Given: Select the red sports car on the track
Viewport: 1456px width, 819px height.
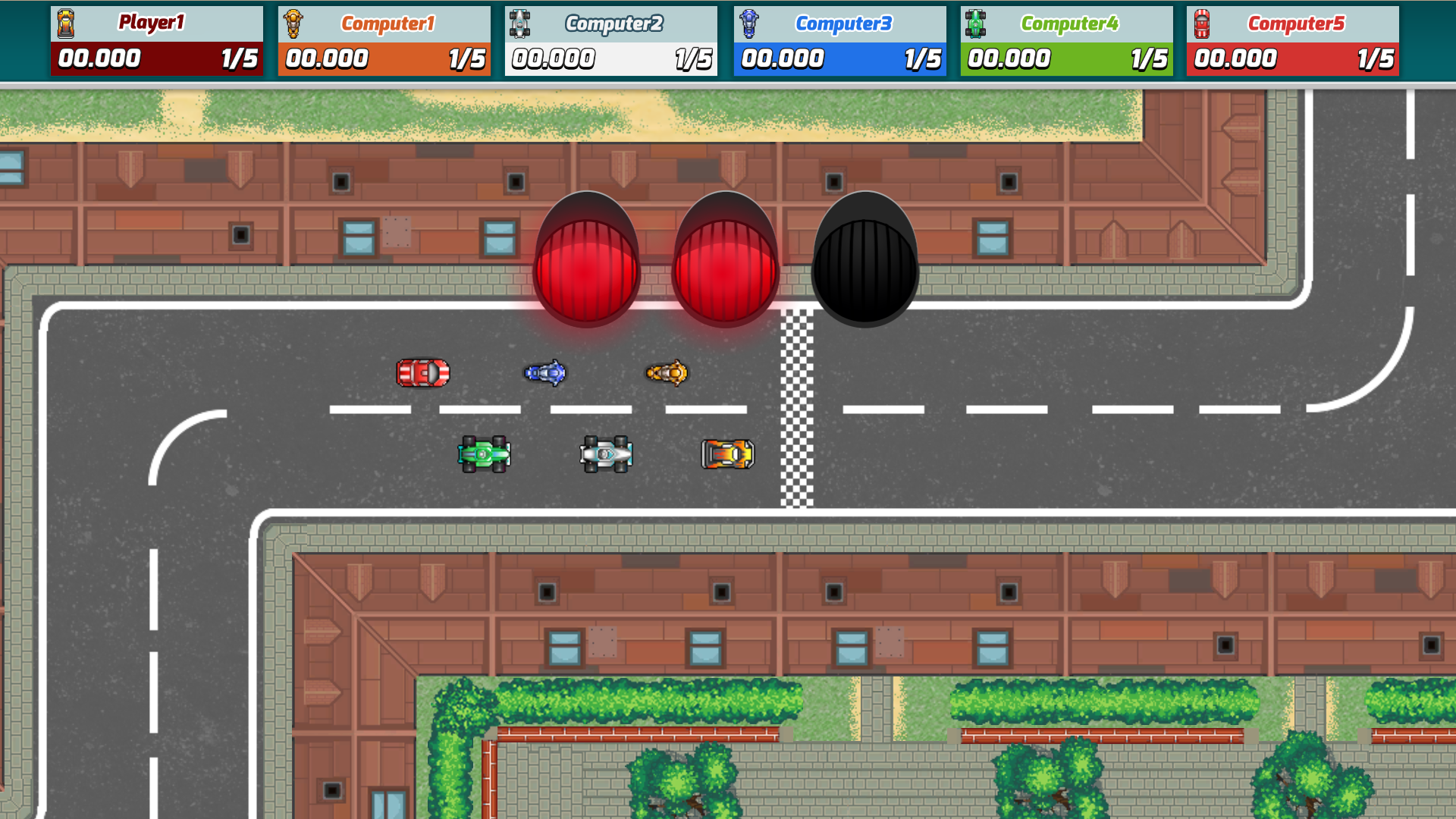Looking at the screenshot, I should pos(422,372).
